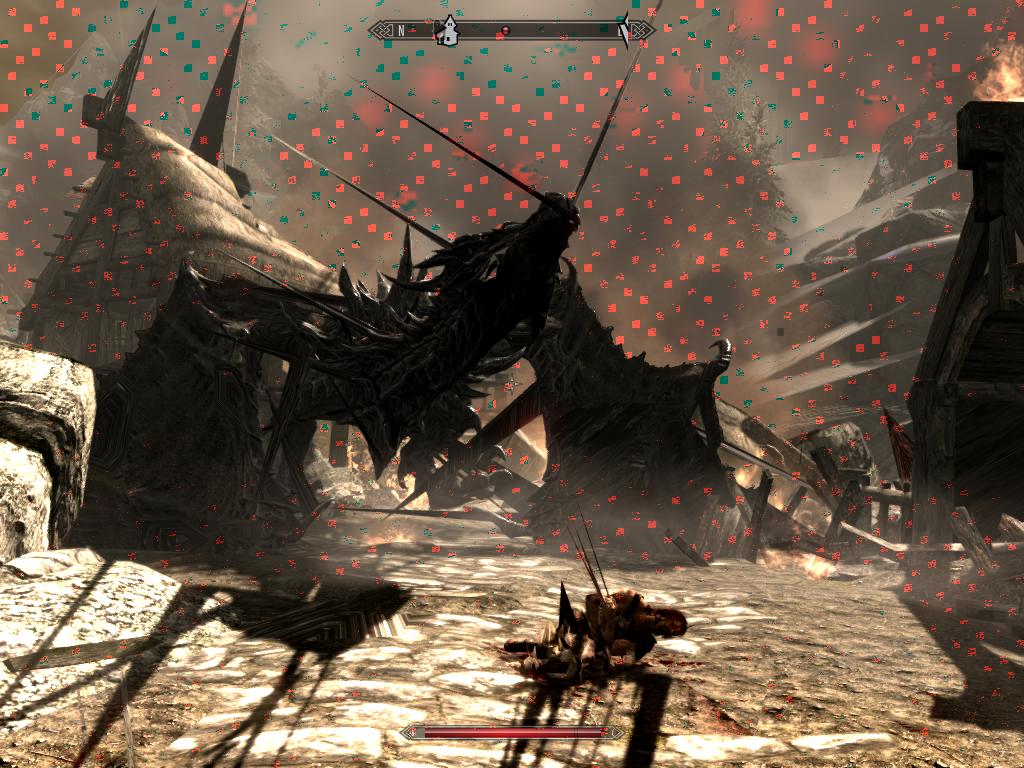Select the red enemy dot on the compass
Screen dimensions: 1024x768
click(x=506, y=31)
